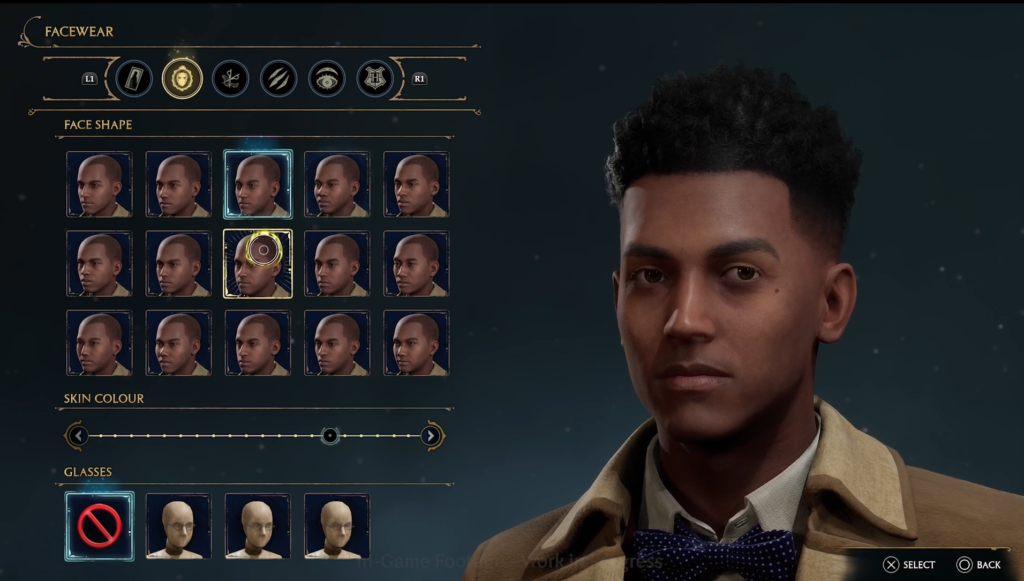Switch to the claw marks scars tab
The width and height of the screenshot is (1024, 581).
(279, 78)
